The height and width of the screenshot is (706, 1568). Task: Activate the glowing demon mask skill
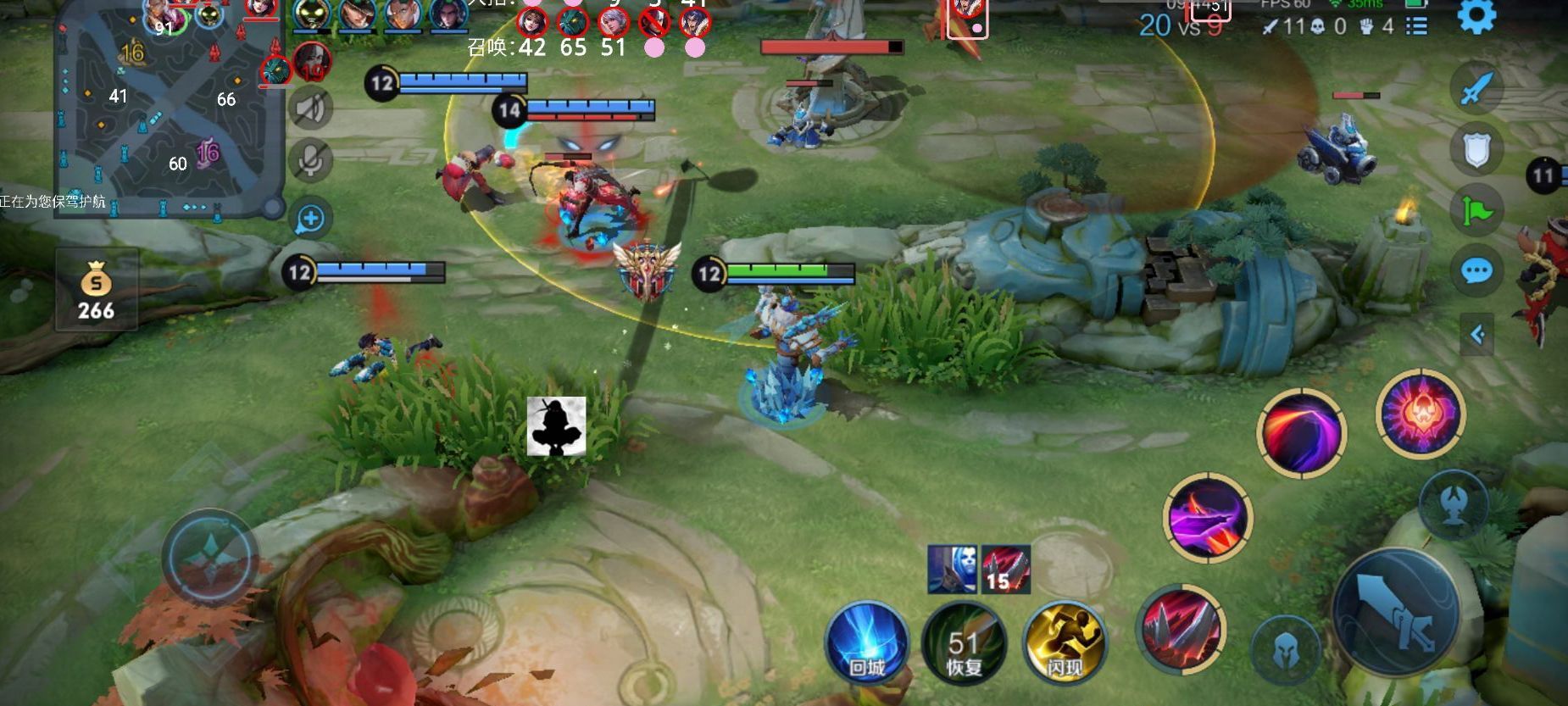(x=1421, y=413)
